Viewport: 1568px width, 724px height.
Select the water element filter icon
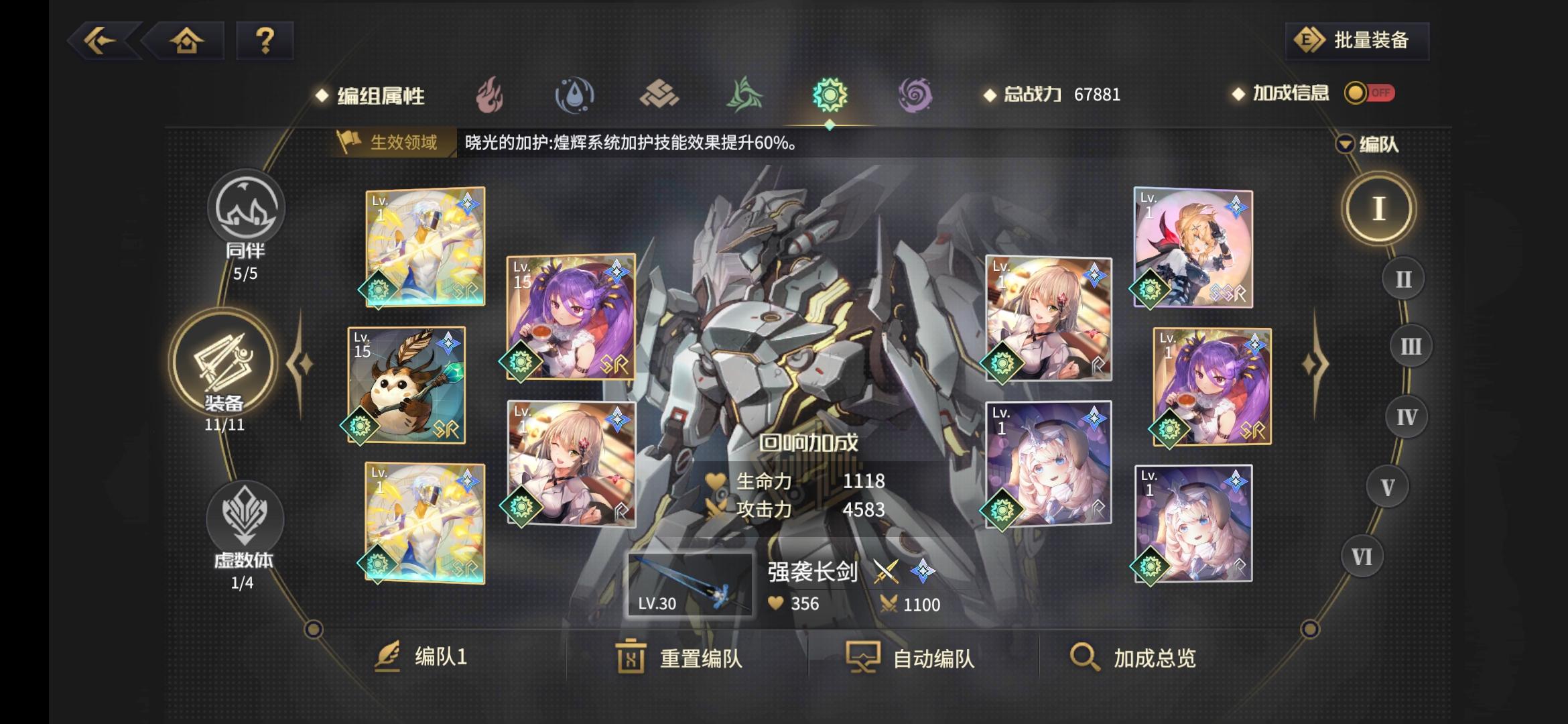(576, 94)
